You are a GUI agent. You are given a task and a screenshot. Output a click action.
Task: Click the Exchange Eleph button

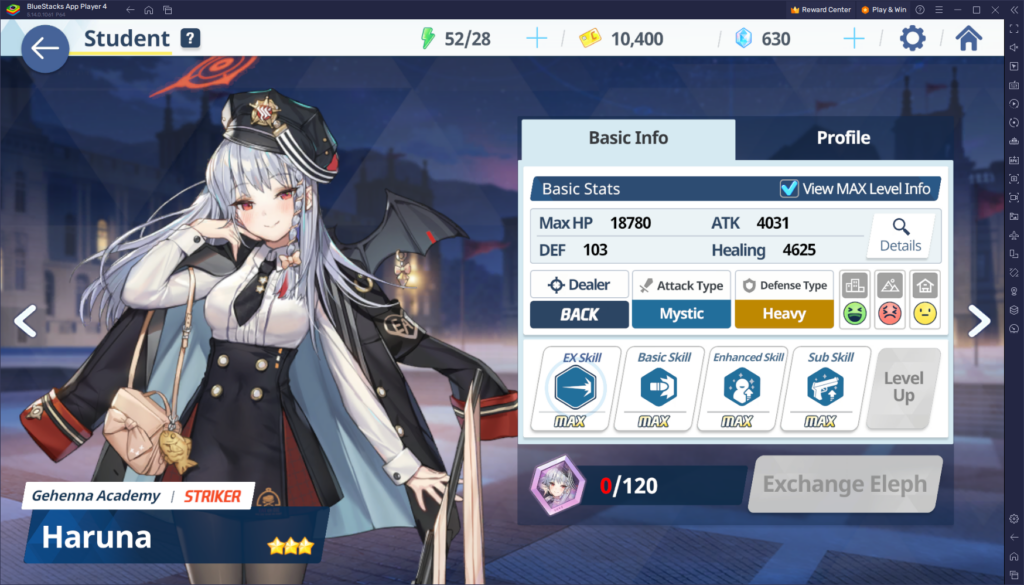pos(844,485)
